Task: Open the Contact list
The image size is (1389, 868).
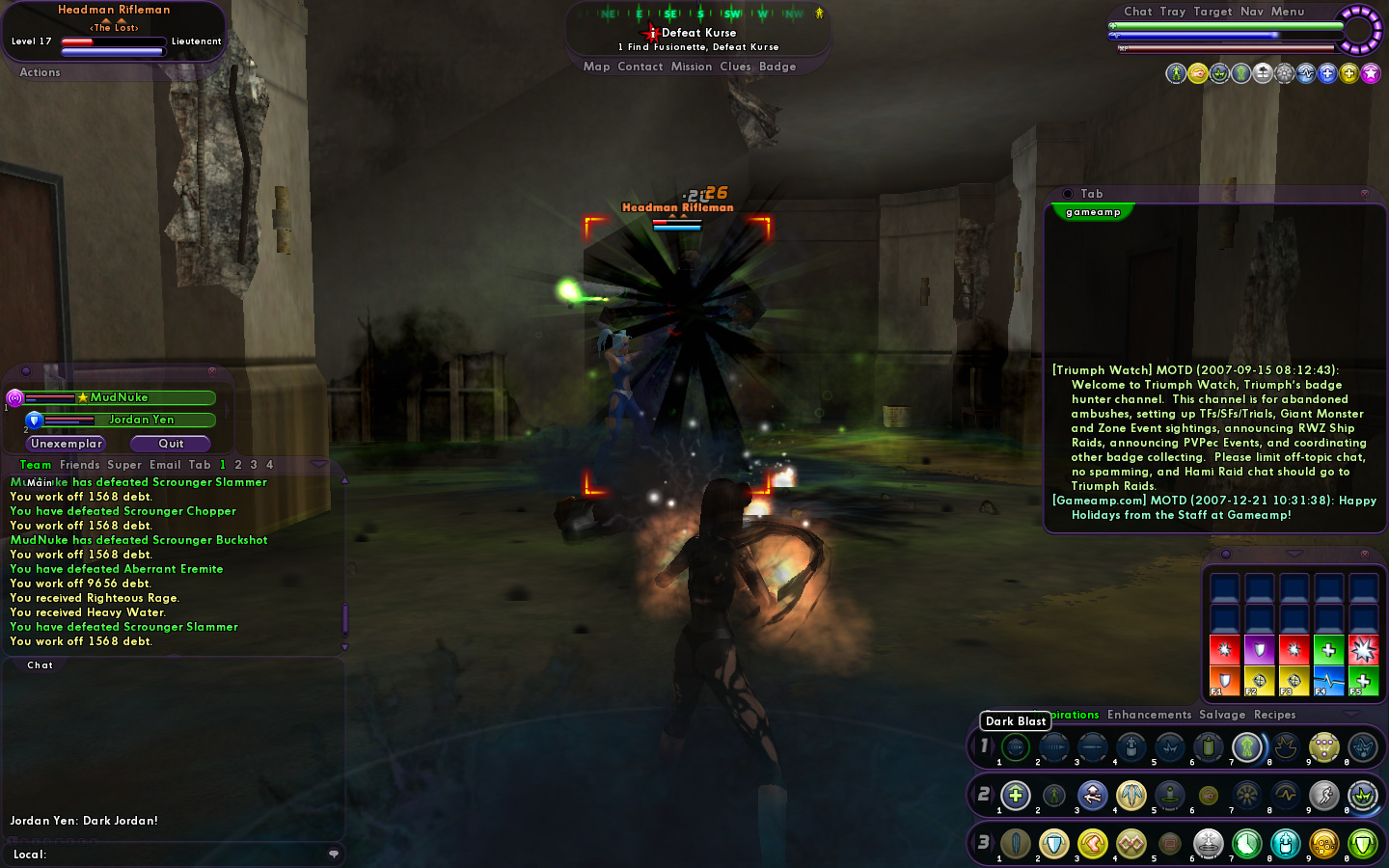Action: [640, 67]
